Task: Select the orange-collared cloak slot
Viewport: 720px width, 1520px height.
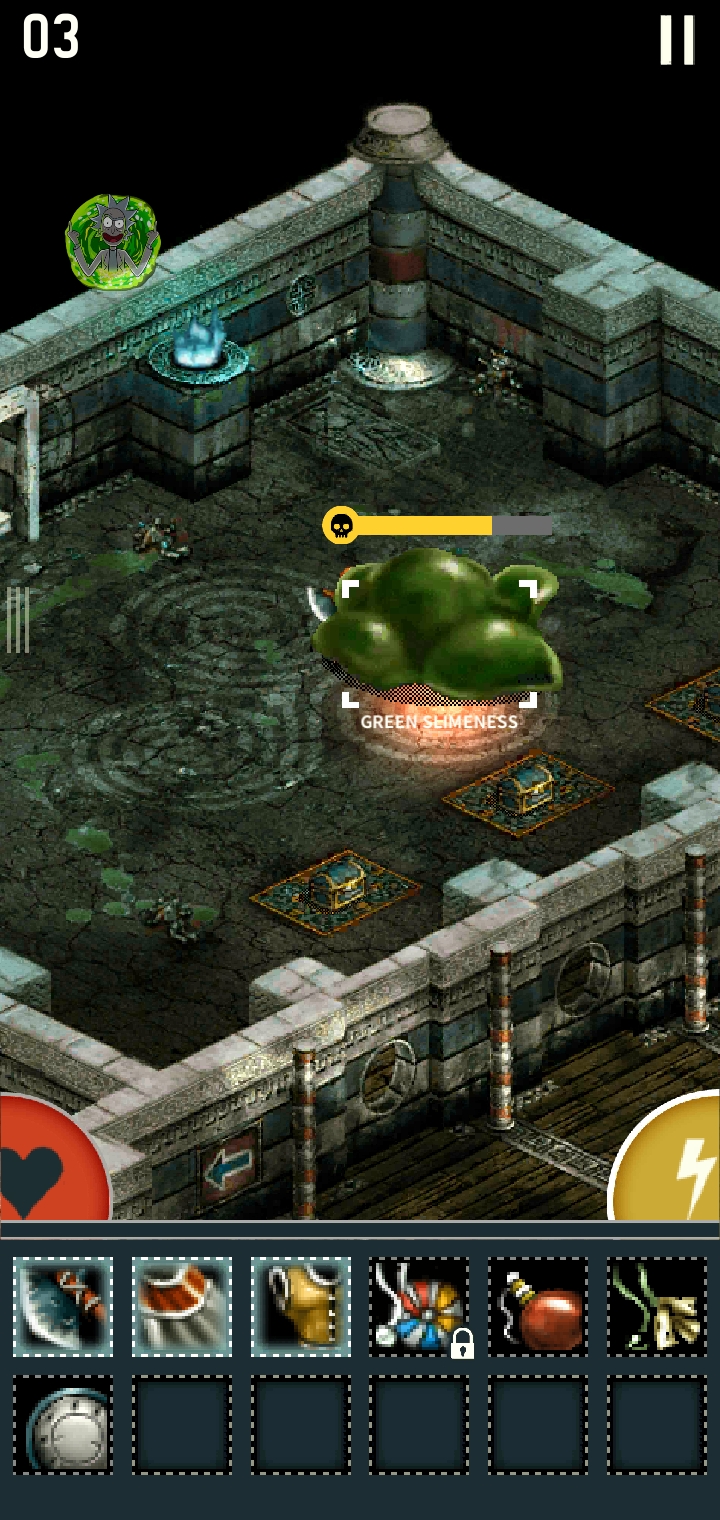Action: (x=182, y=1306)
